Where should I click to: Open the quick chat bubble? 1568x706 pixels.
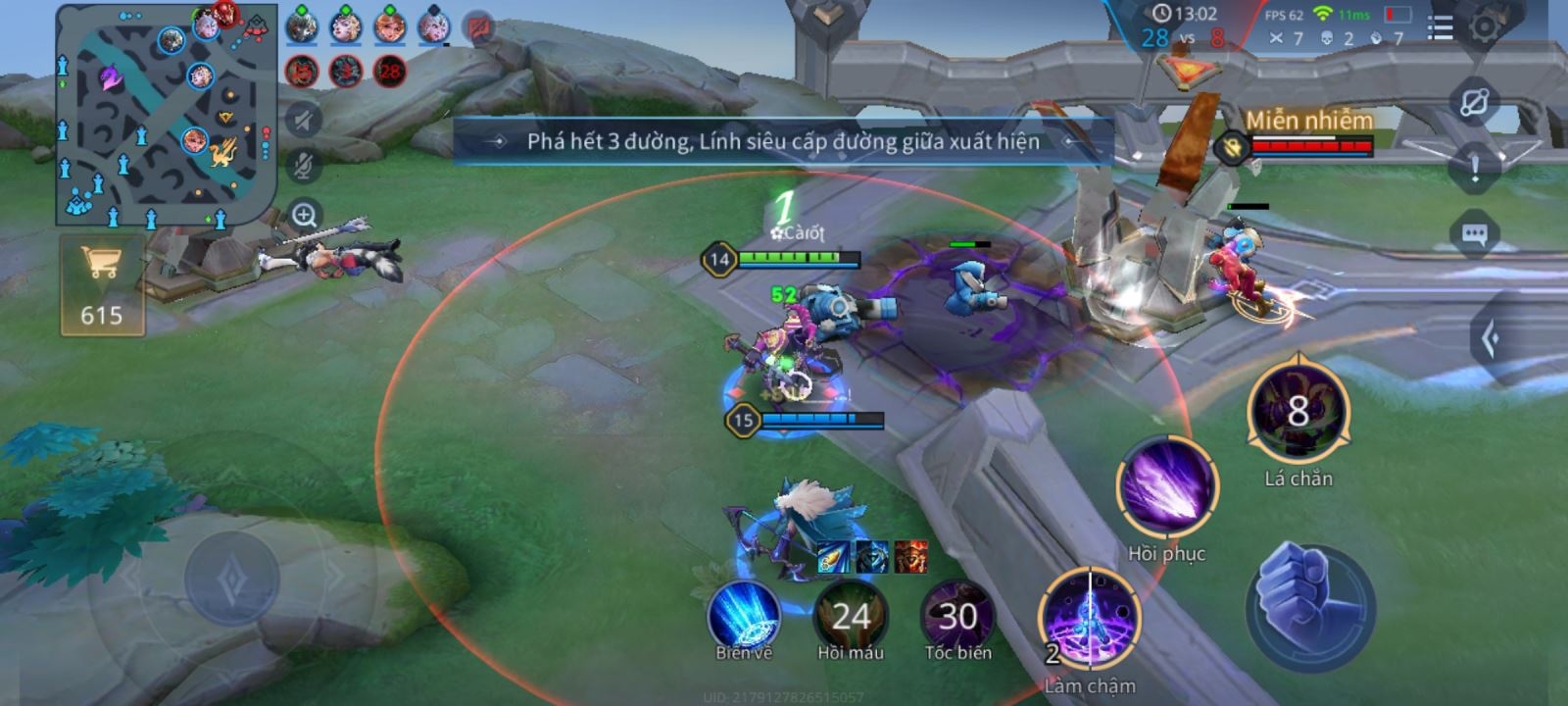[1475, 234]
